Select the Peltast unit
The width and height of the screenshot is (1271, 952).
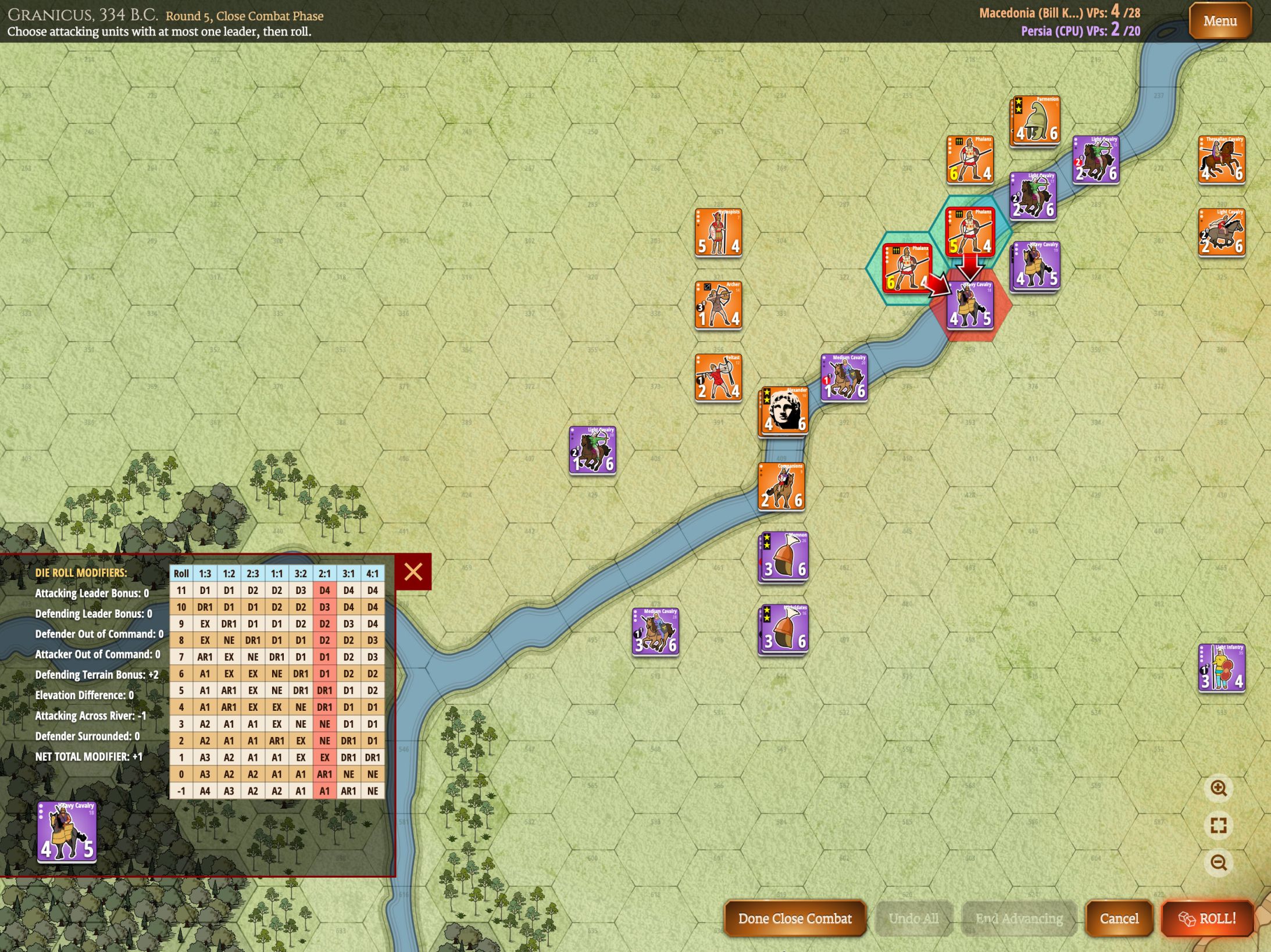[x=718, y=378]
